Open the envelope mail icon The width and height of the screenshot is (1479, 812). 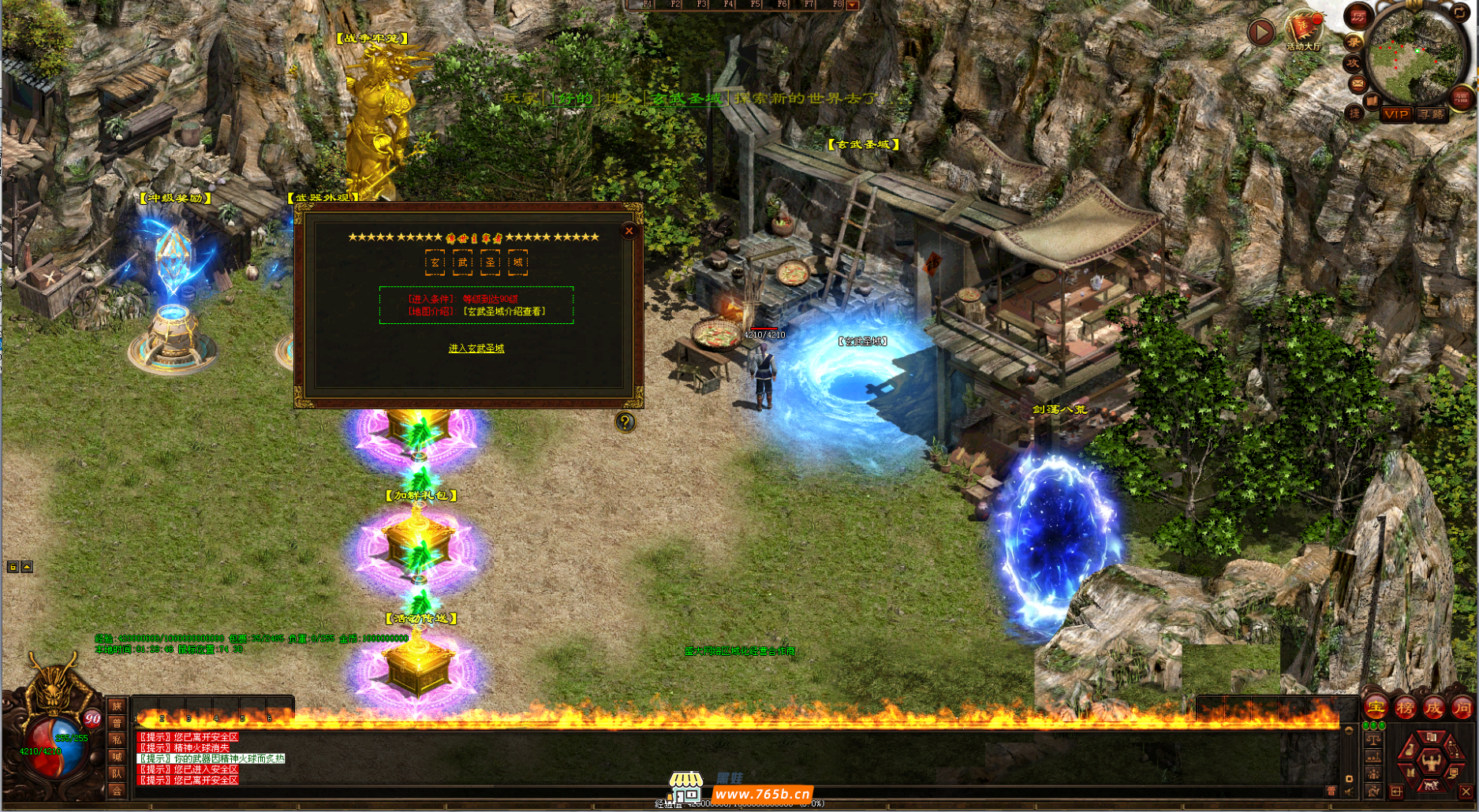[x=1358, y=83]
